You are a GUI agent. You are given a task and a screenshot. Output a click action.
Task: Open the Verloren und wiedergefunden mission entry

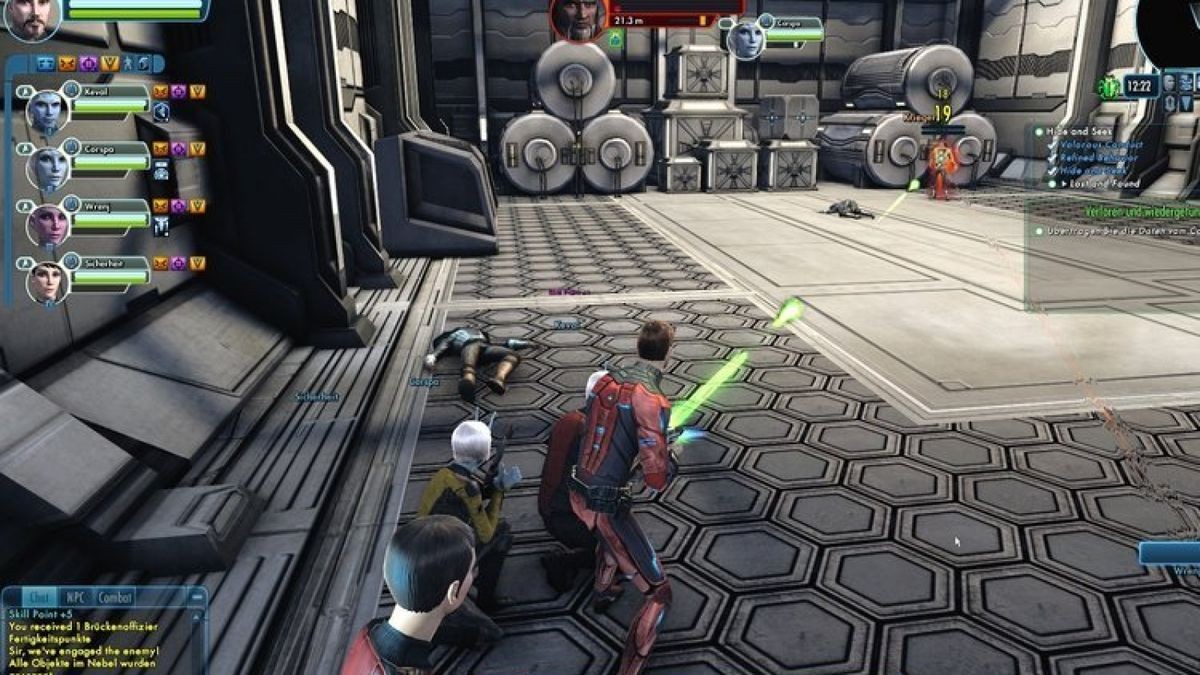(1140, 212)
